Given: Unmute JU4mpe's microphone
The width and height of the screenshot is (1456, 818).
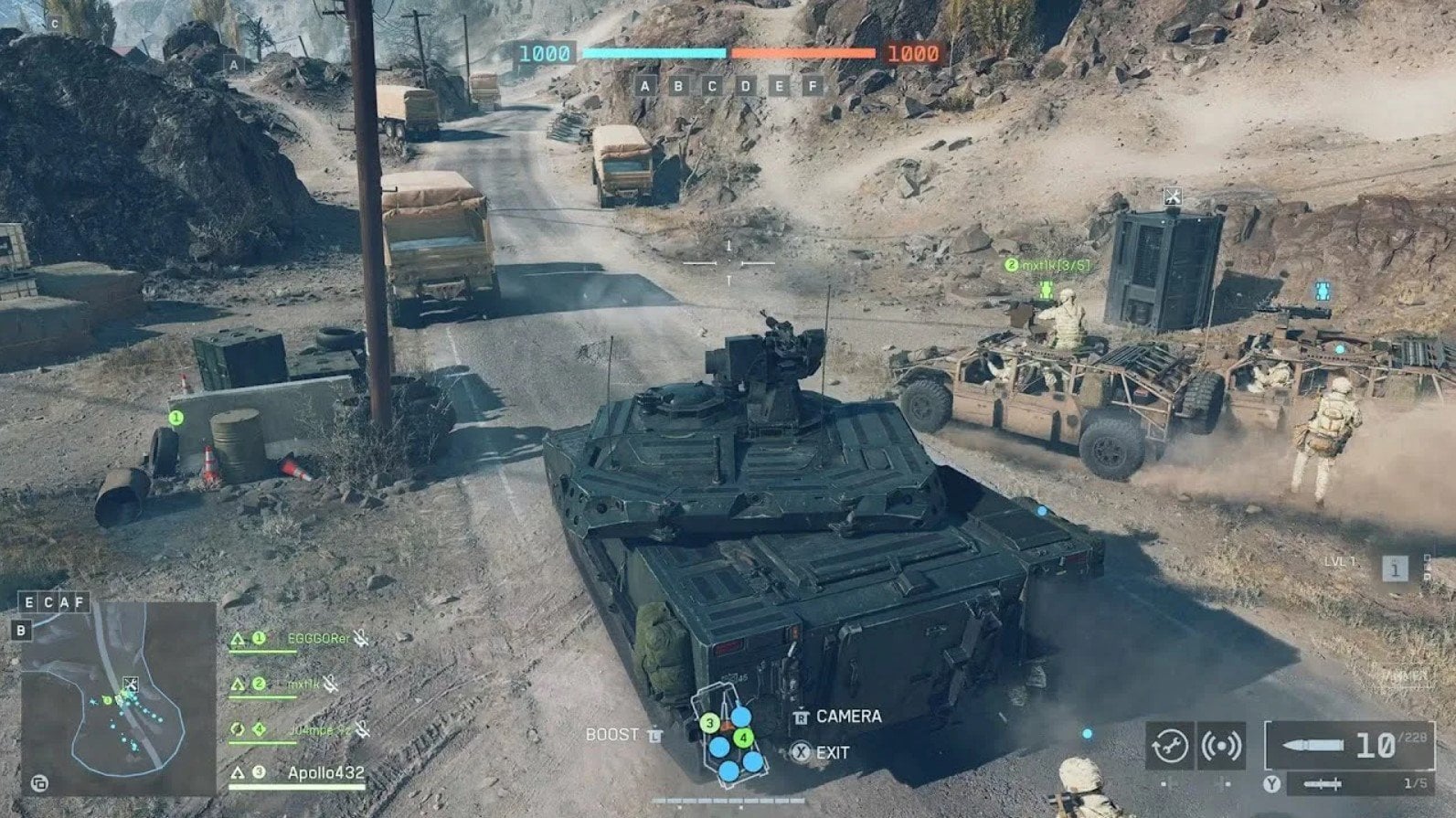Looking at the screenshot, I should (364, 731).
